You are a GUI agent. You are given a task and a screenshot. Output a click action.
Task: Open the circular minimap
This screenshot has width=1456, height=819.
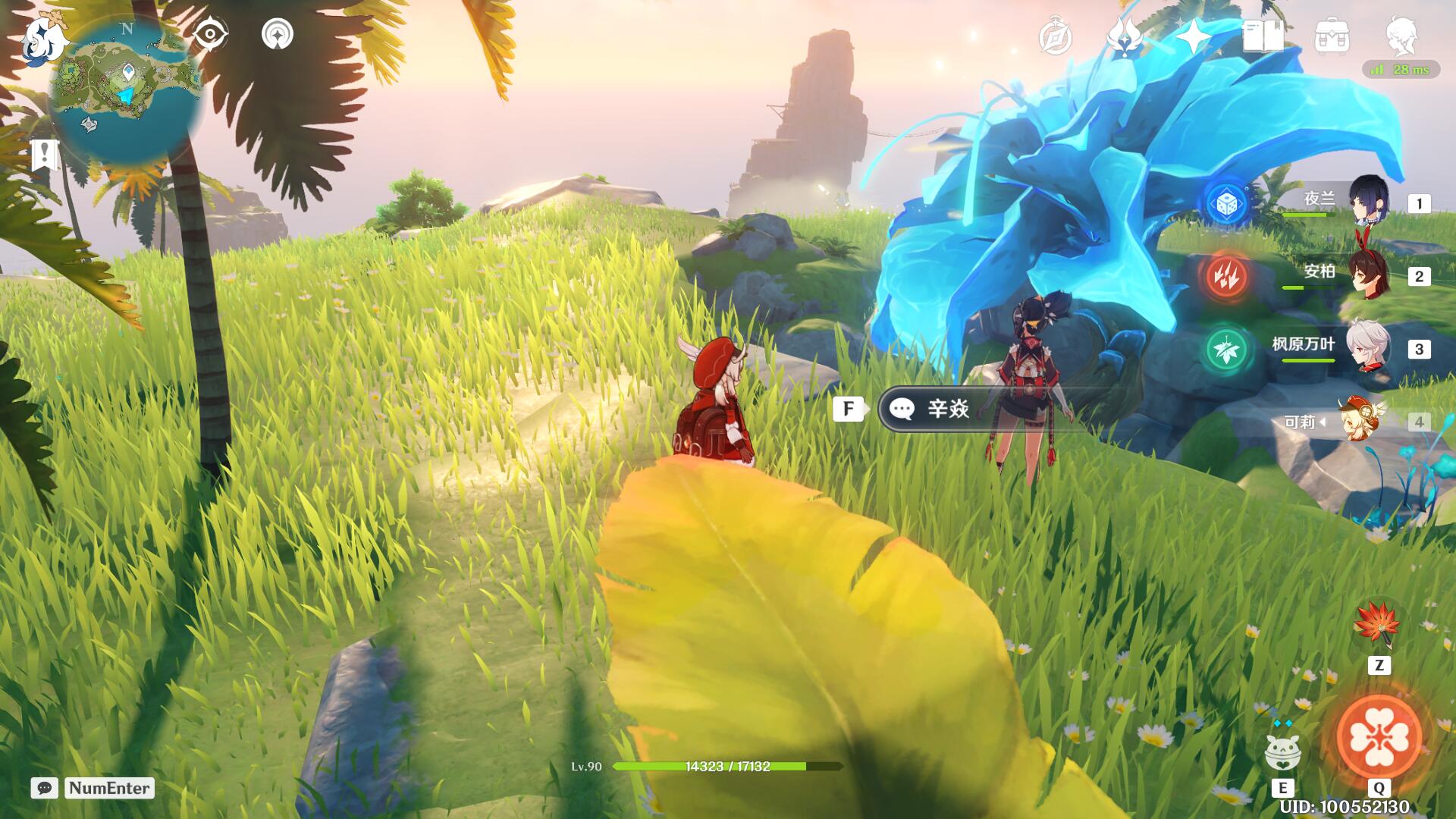point(126,91)
